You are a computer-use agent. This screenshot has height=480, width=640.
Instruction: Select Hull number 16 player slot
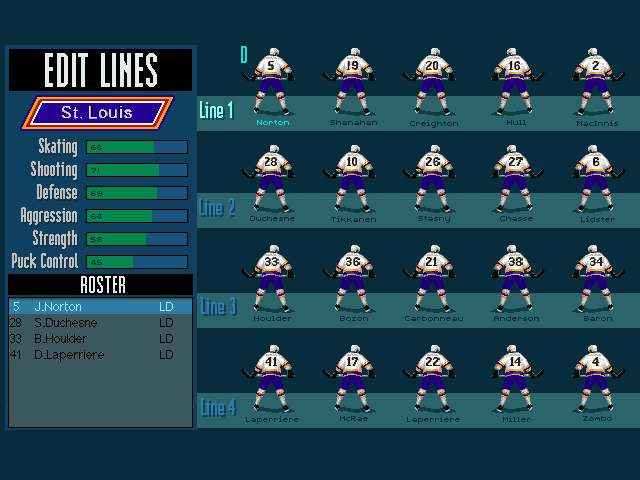(514, 85)
